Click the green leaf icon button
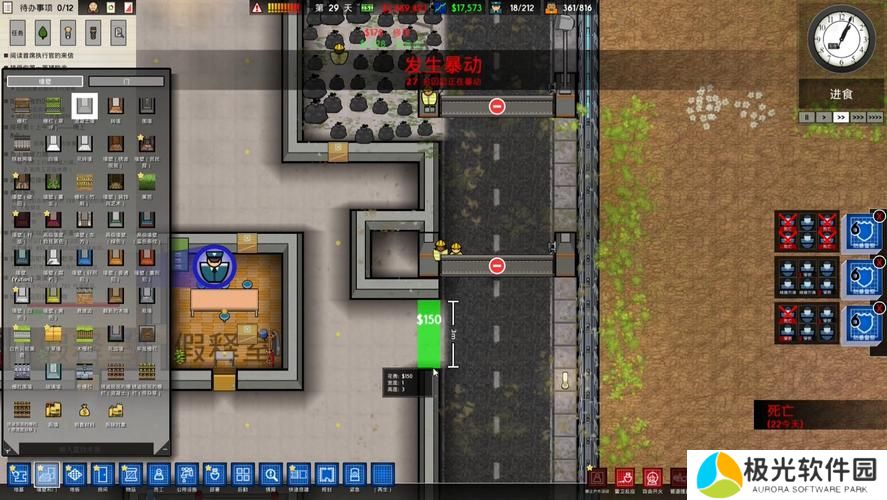Screen dimensions: 887x500 click(x=45, y=32)
